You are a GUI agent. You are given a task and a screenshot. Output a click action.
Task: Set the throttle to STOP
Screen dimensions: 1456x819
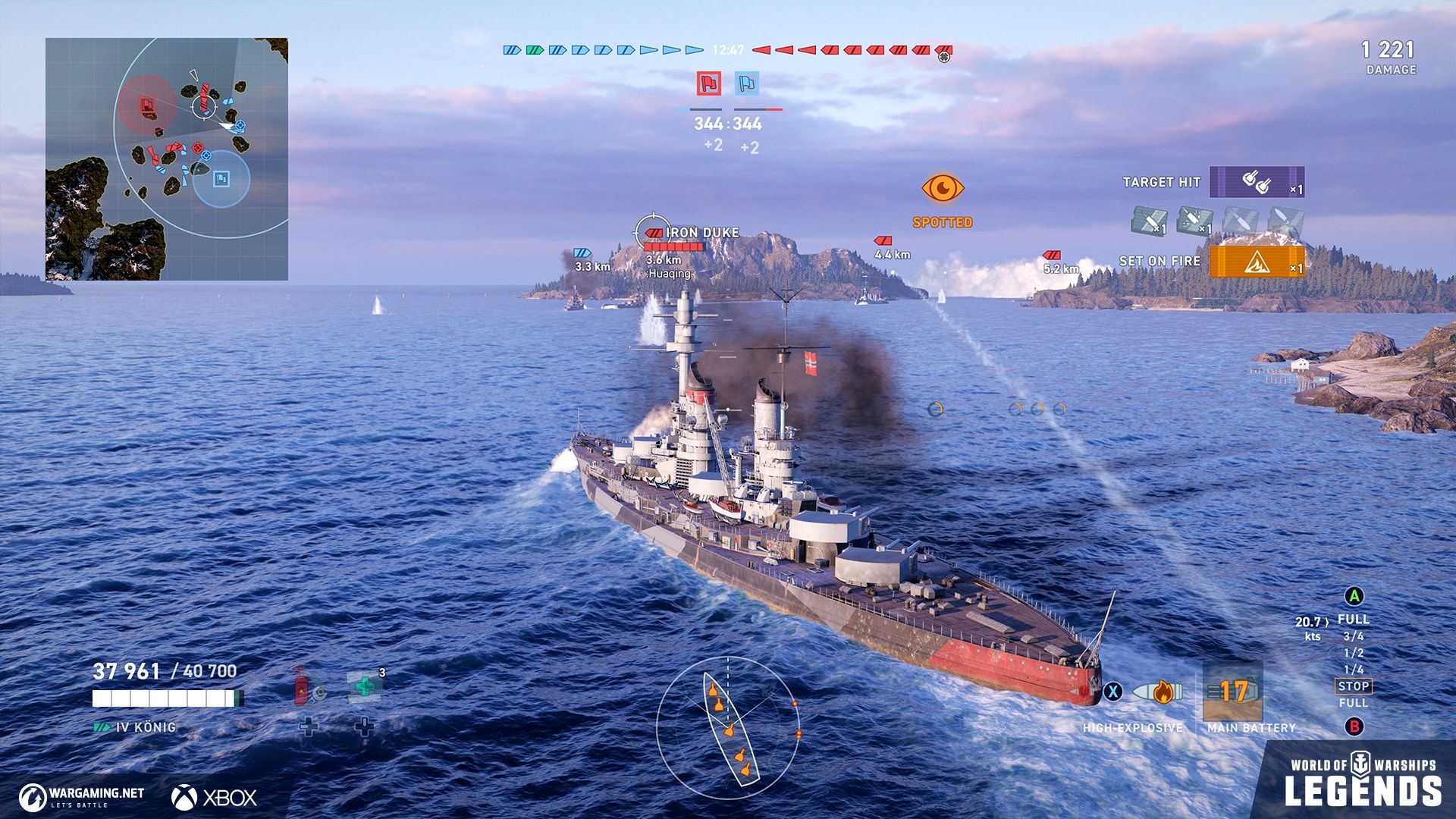click(1353, 686)
